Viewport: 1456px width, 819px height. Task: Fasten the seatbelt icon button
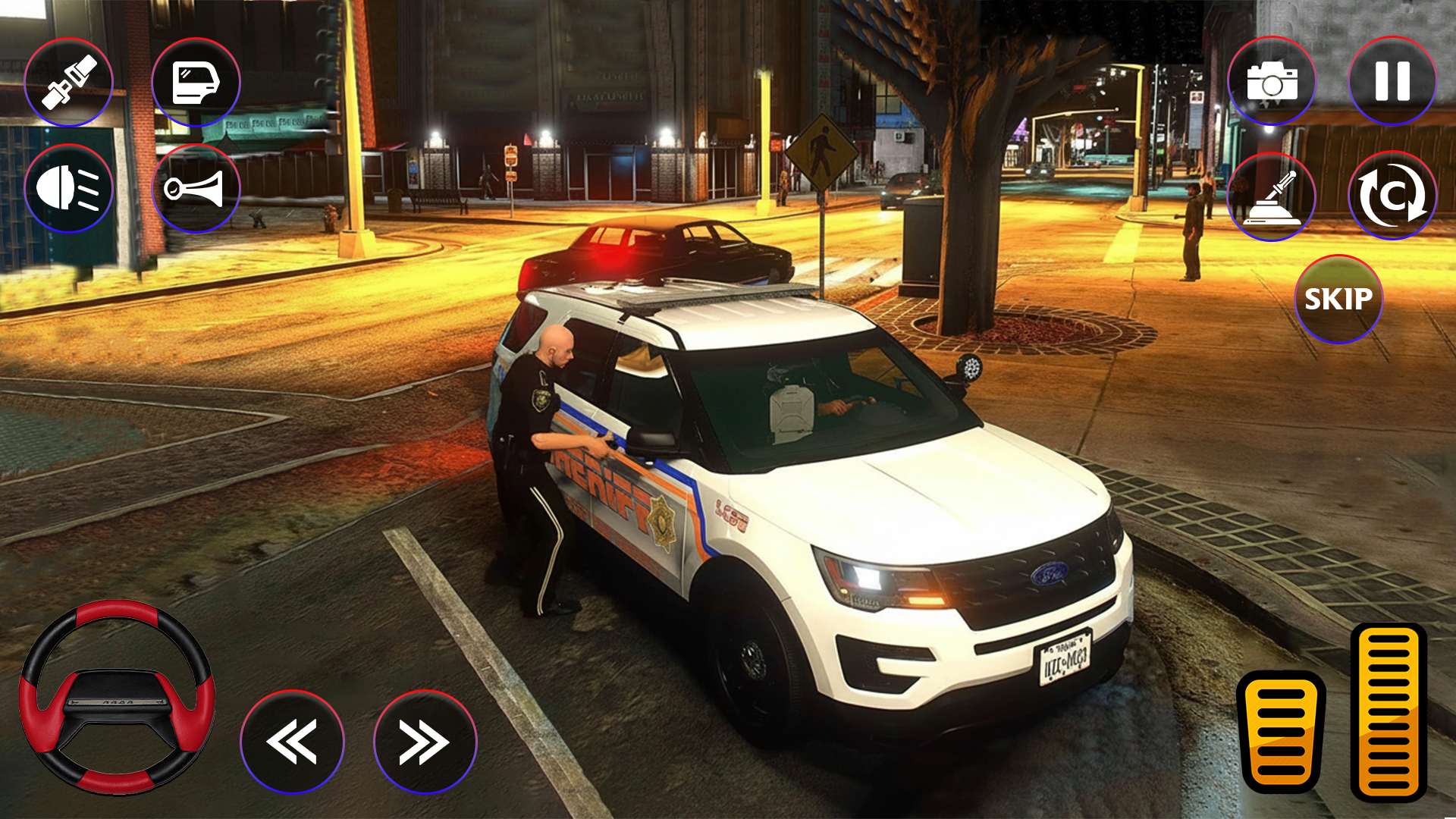68,82
